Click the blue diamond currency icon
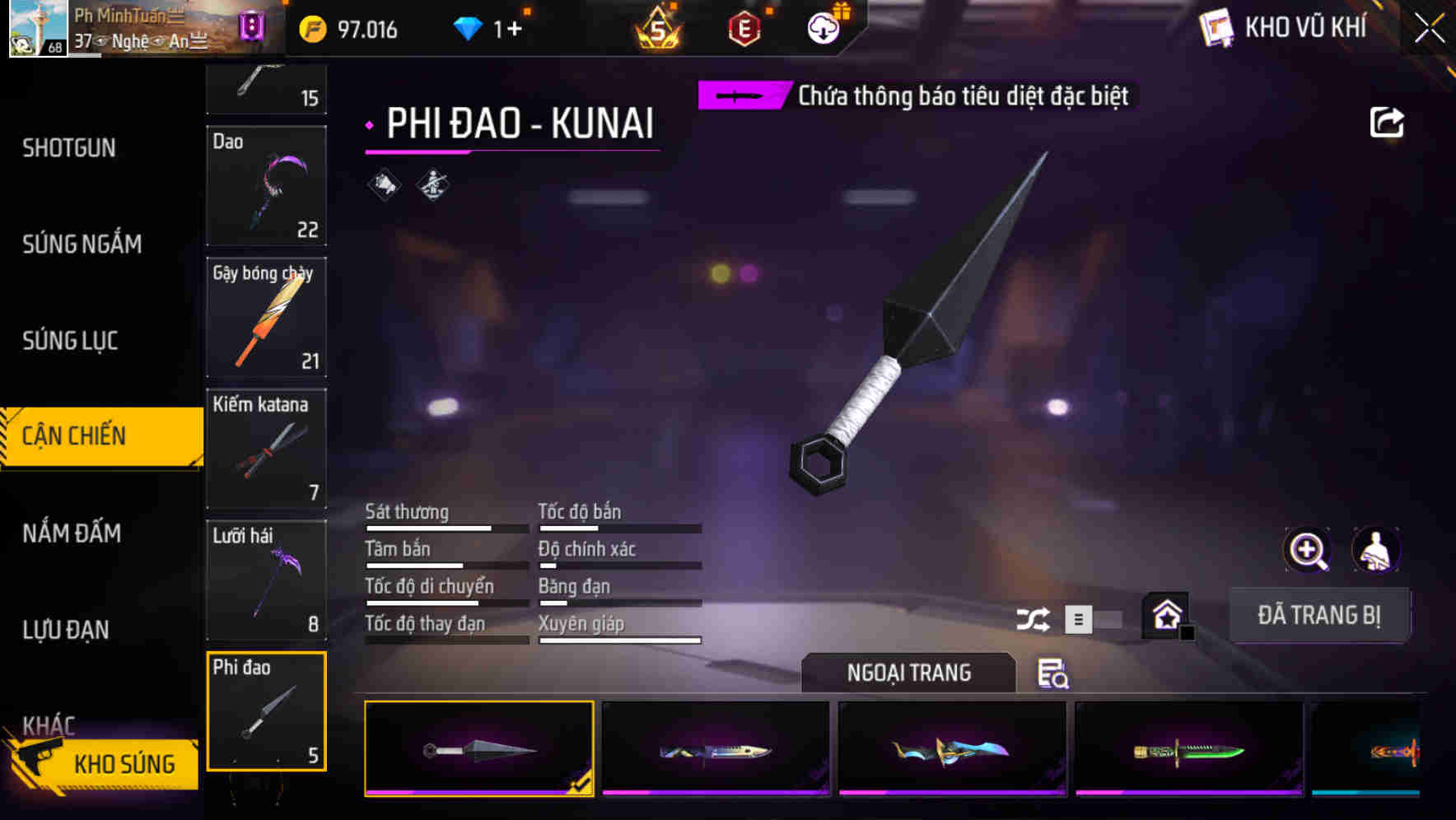 click(468, 27)
